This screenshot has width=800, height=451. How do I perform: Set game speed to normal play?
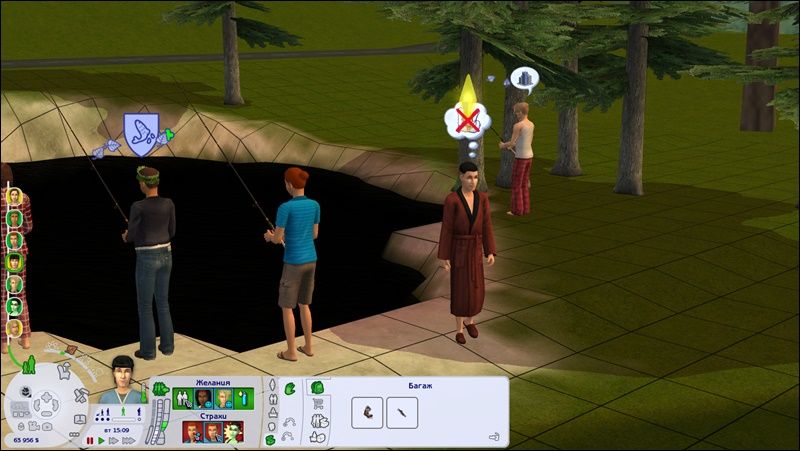pyautogui.click(x=101, y=440)
